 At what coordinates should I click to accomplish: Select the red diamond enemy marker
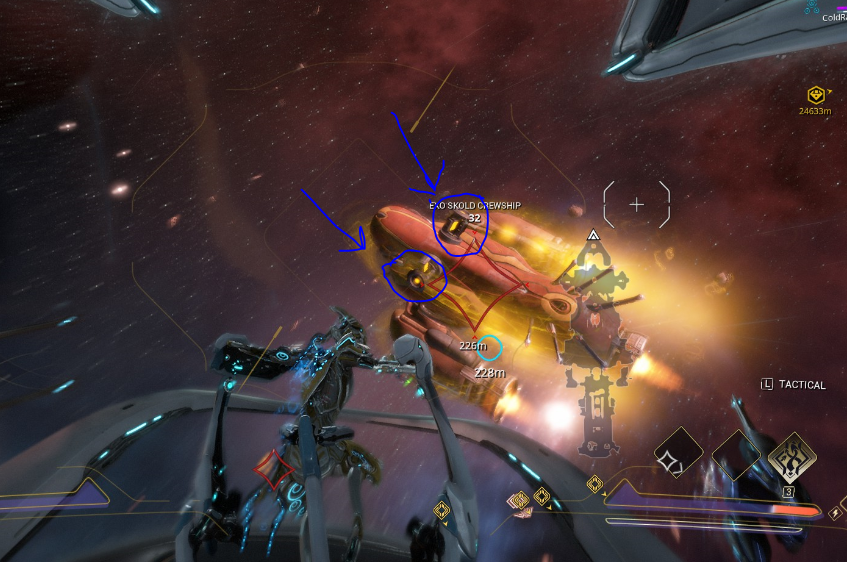[270, 467]
